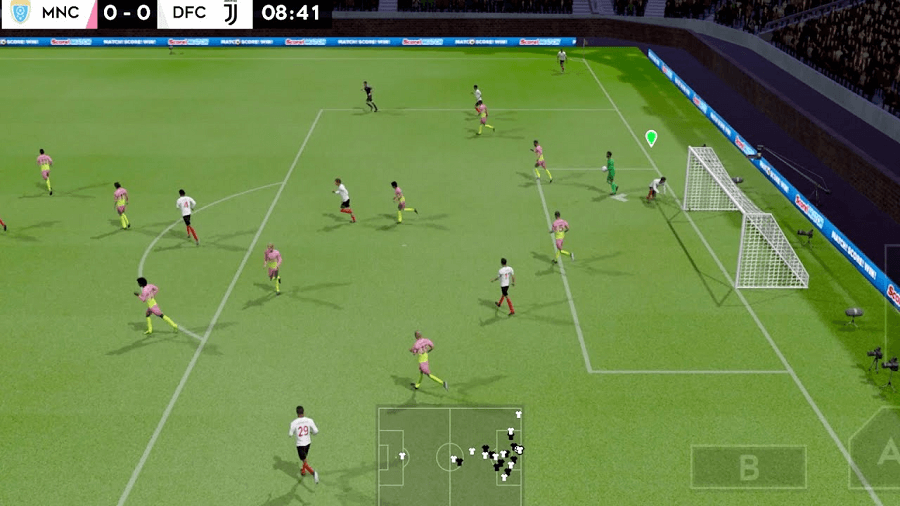The image size is (900, 506).
Task: Tap the B action button
Action: coord(748,467)
